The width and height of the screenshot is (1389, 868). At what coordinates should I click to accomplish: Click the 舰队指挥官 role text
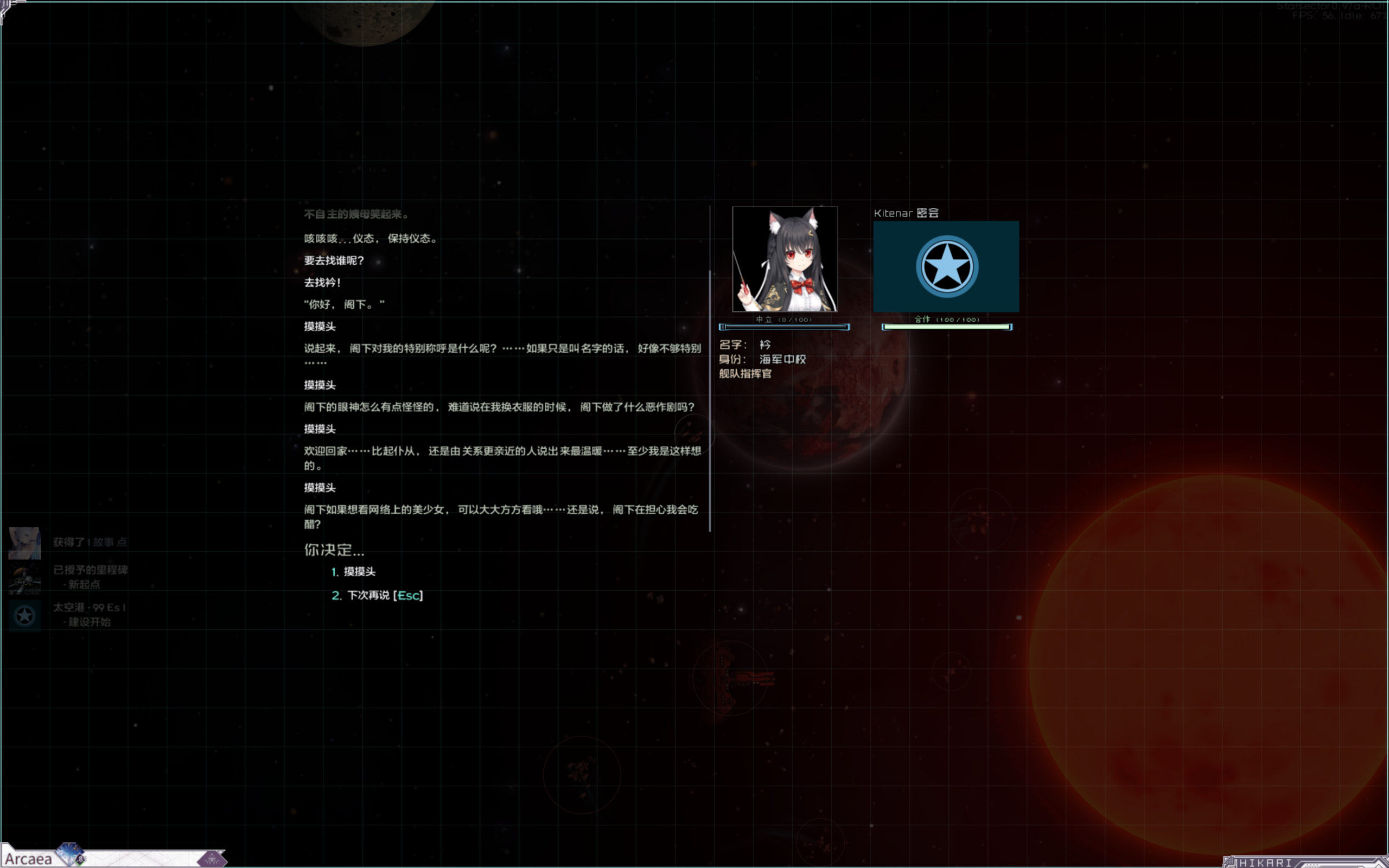[x=744, y=373]
